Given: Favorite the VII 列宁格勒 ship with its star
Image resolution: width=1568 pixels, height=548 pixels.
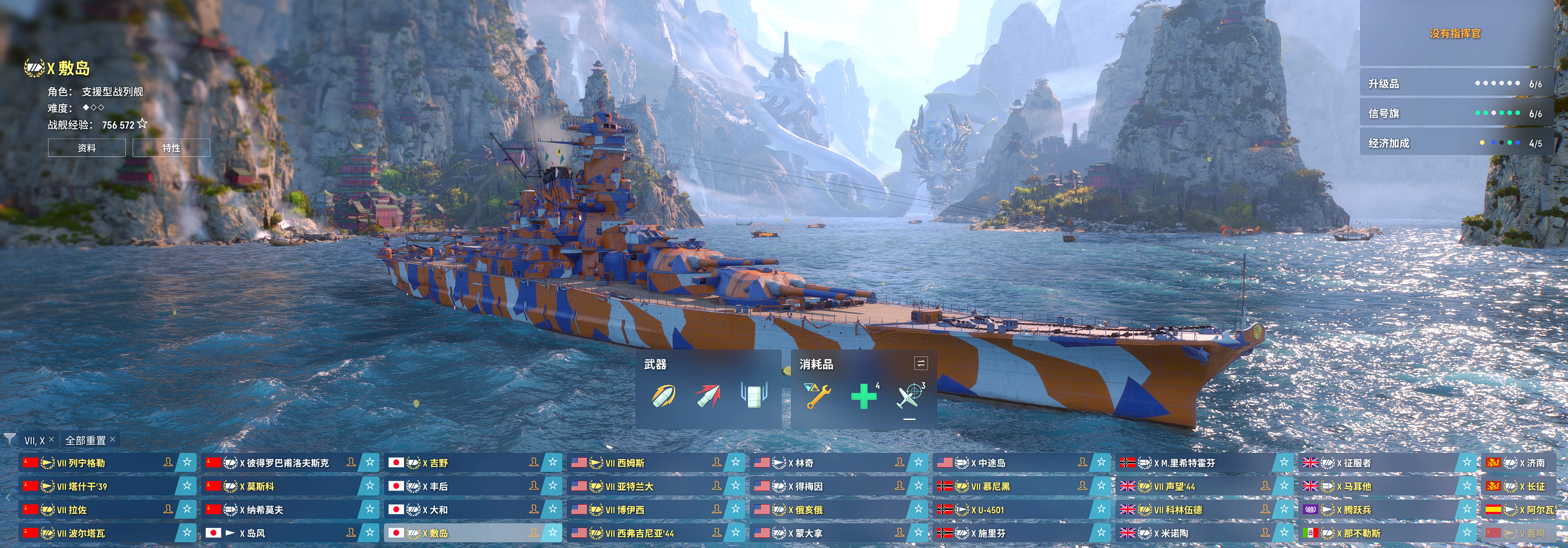Looking at the screenshot, I should point(187,463).
